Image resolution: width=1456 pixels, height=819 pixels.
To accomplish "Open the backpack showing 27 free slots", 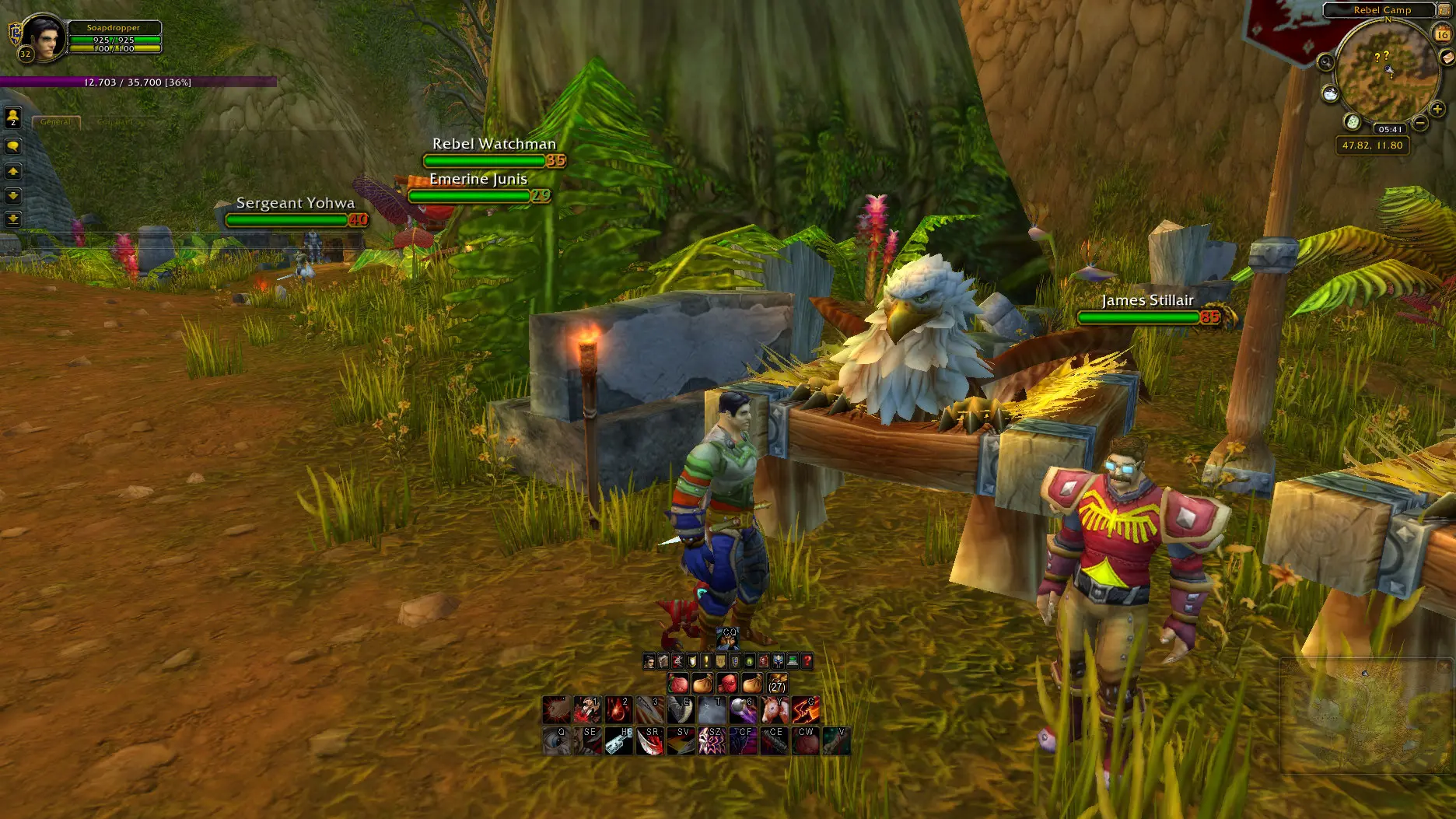I will coord(776,684).
